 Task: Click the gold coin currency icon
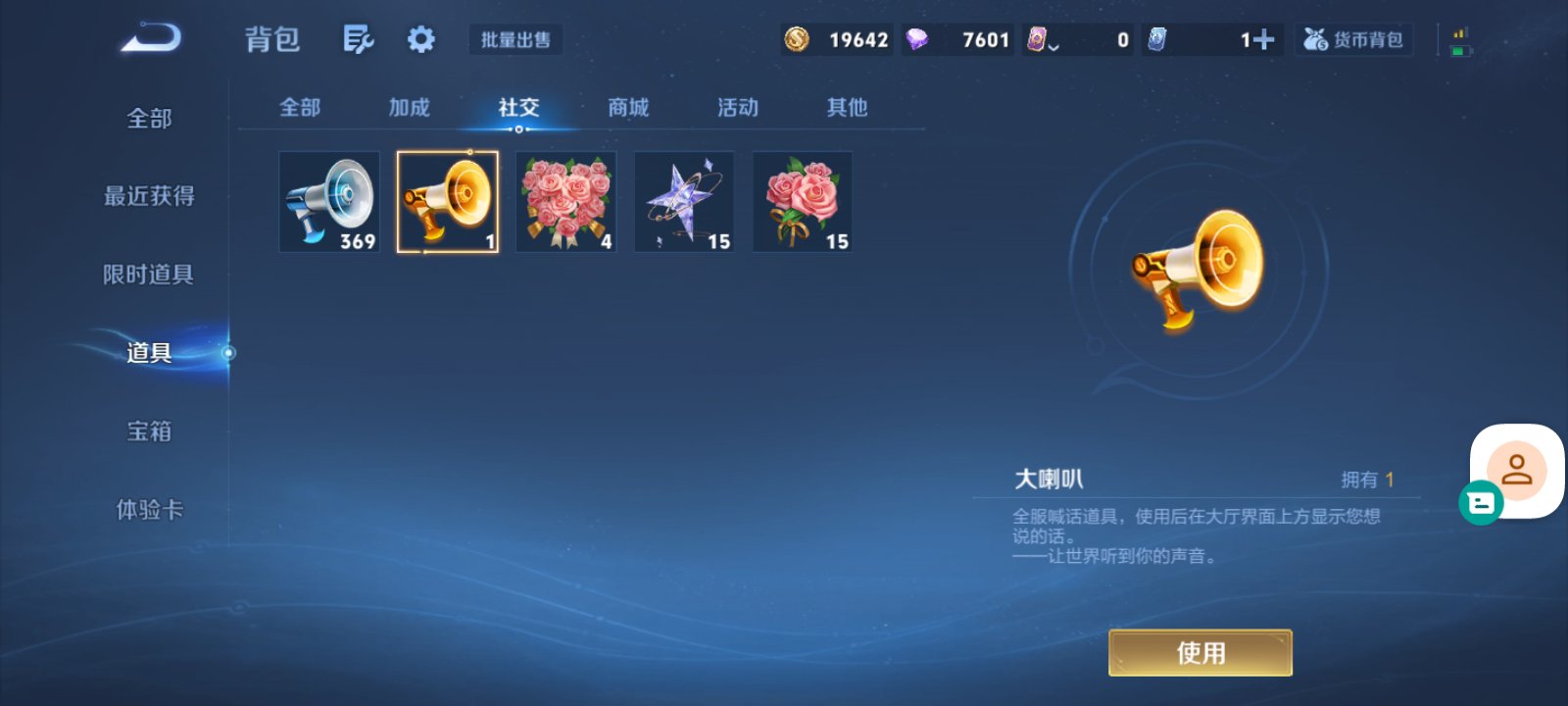click(797, 39)
